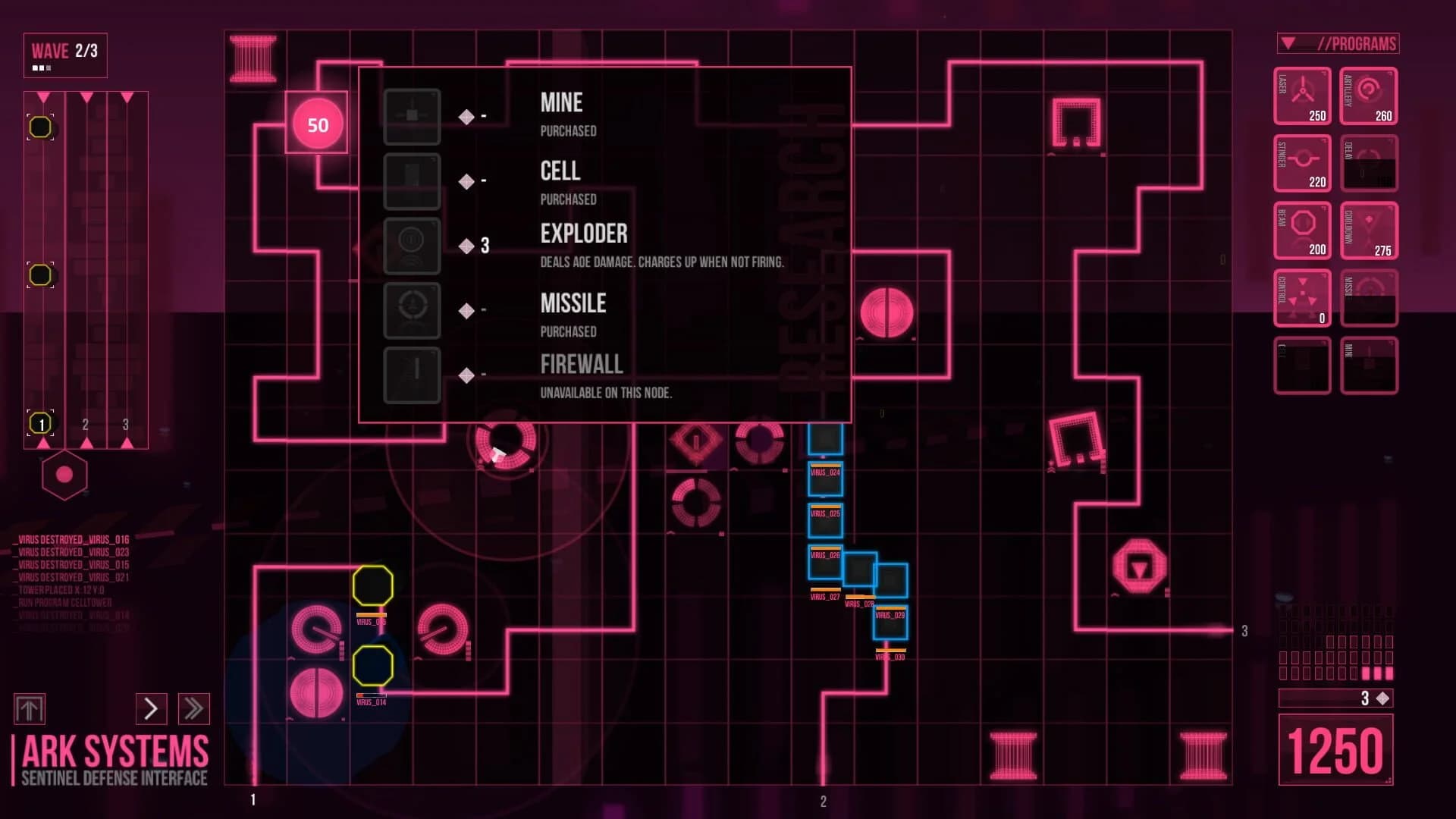Pick the Stinger program
Viewport: 1456px width, 819px height.
pyautogui.click(x=1301, y=163)
